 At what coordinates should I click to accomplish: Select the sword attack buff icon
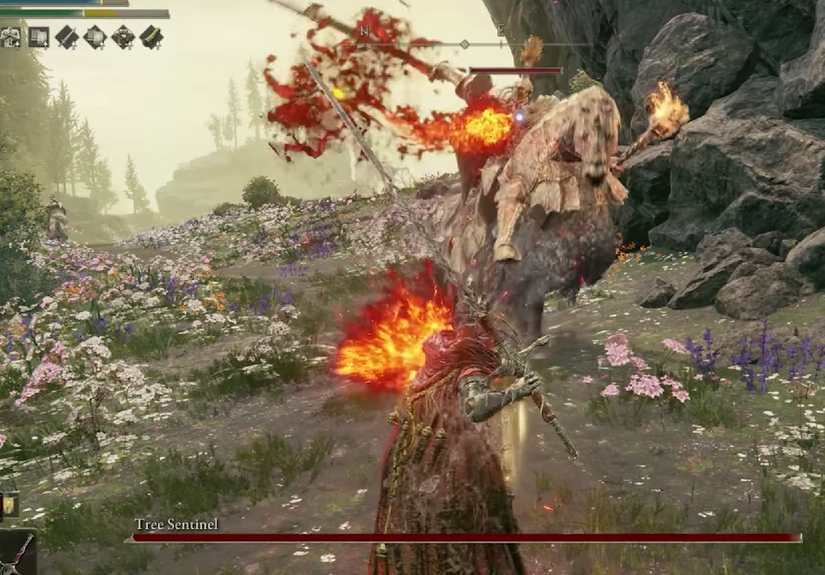coord(67,38)
